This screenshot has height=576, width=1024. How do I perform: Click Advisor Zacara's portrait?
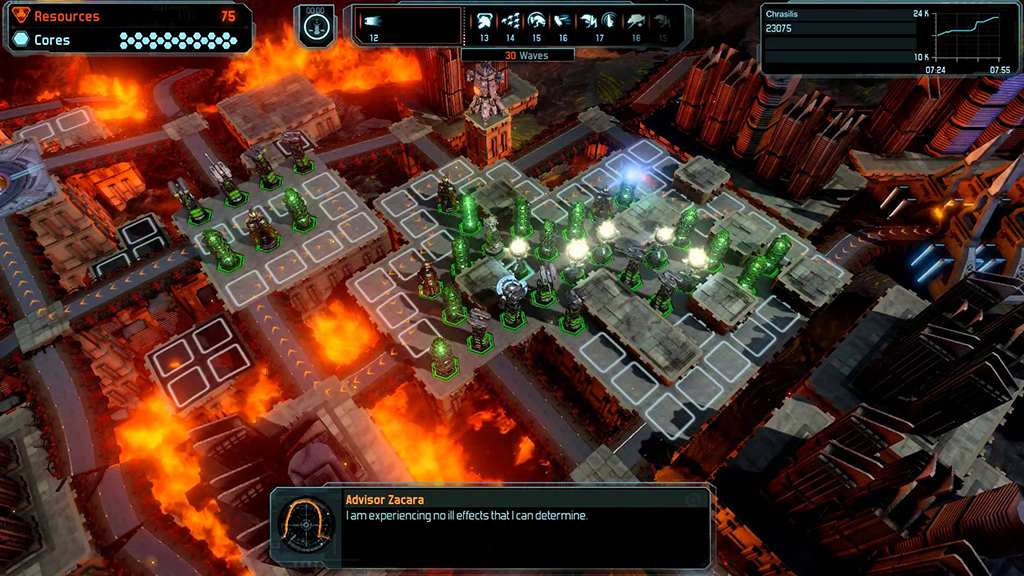coord(304,523)
